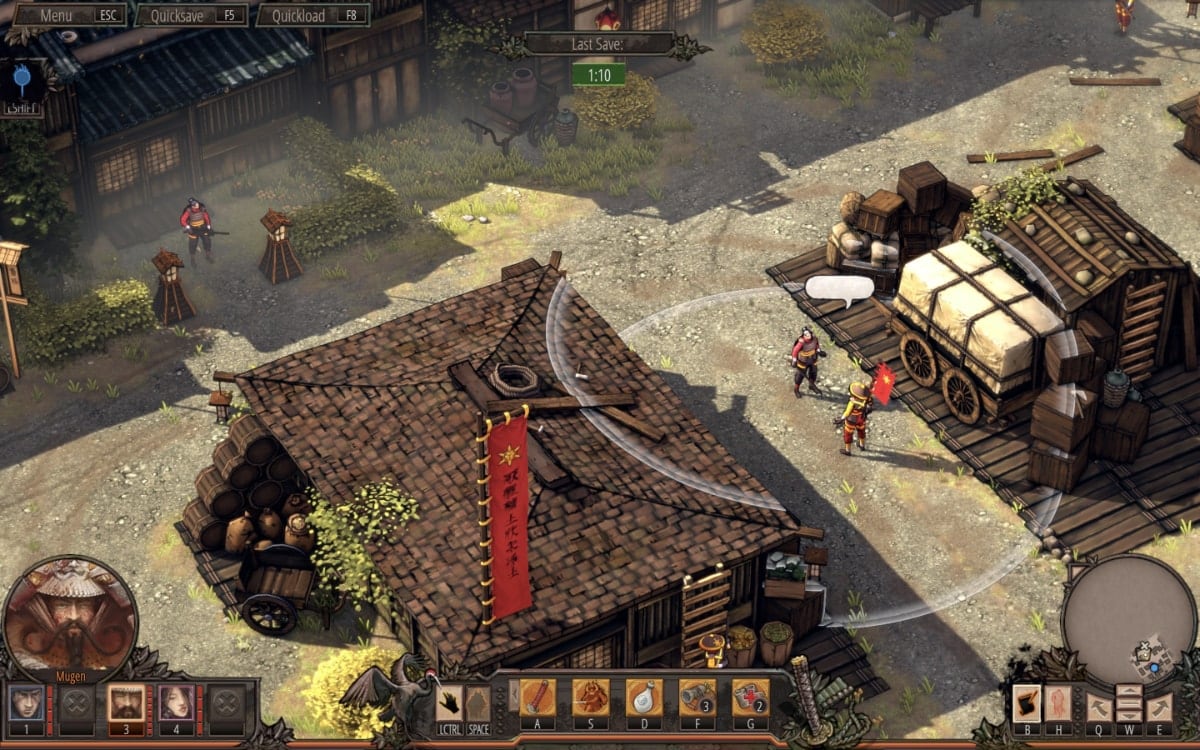This screenshot has height=750, width=1200.
Task: Toggle Shadow Mode blue marker icon
Action: pos(22,78)
